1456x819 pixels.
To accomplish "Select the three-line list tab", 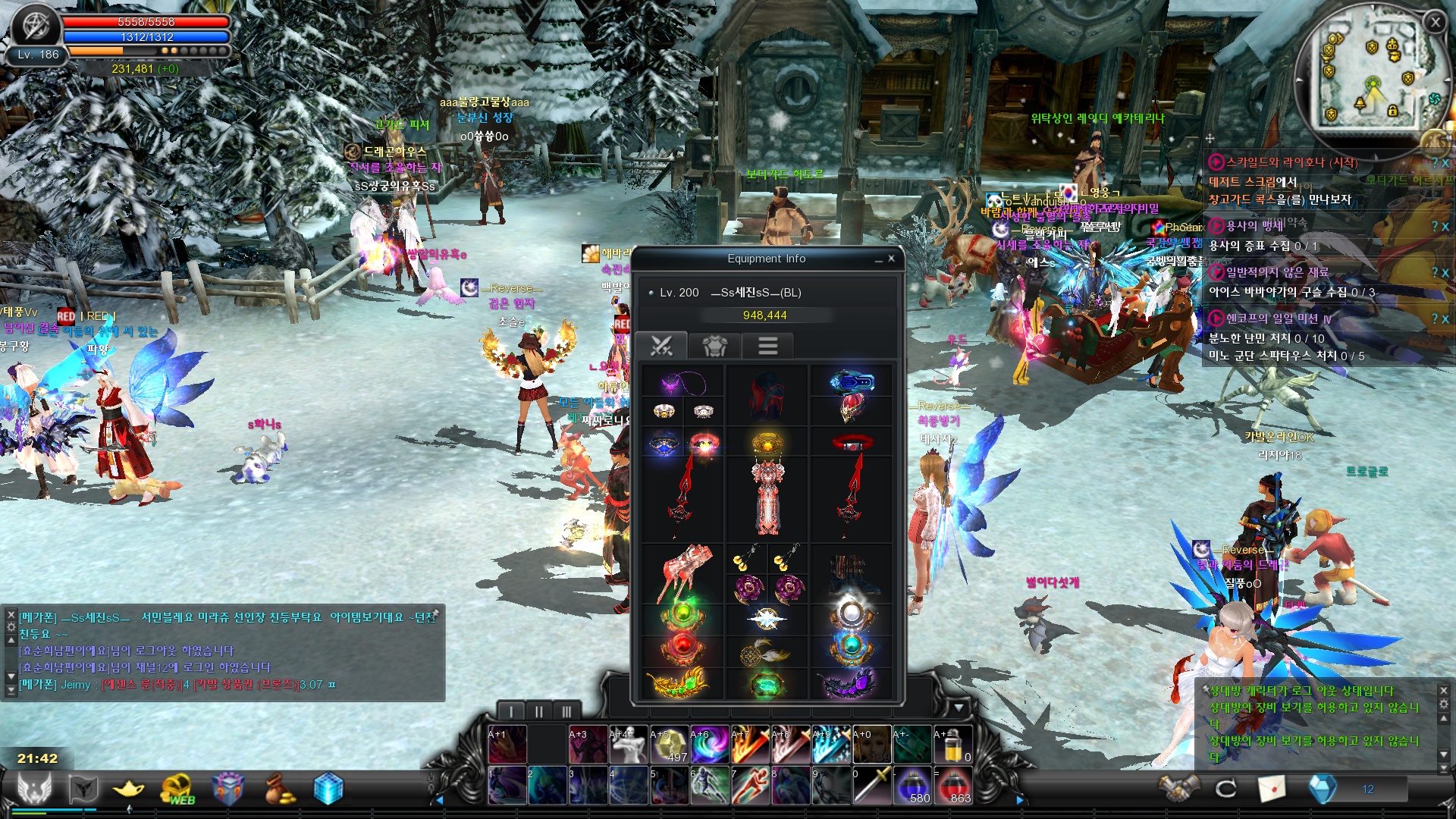I will 767,346.
